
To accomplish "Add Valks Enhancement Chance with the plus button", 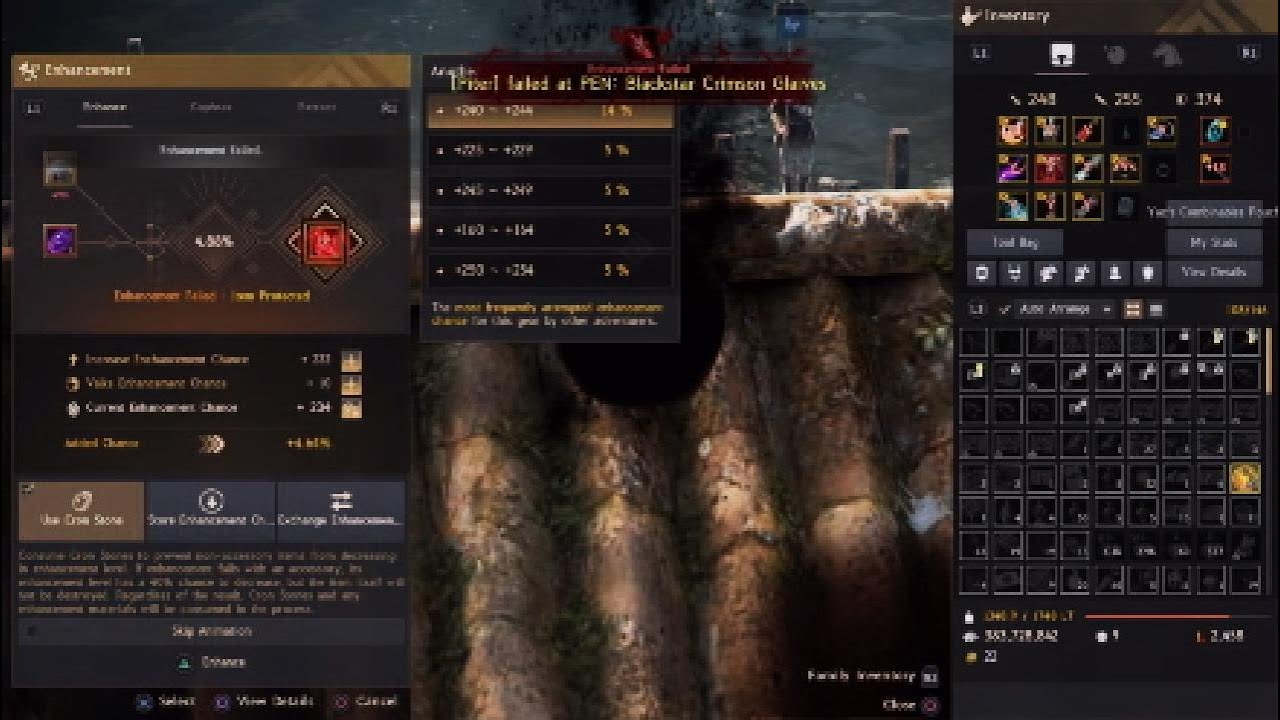I will [x=351, y=384].
